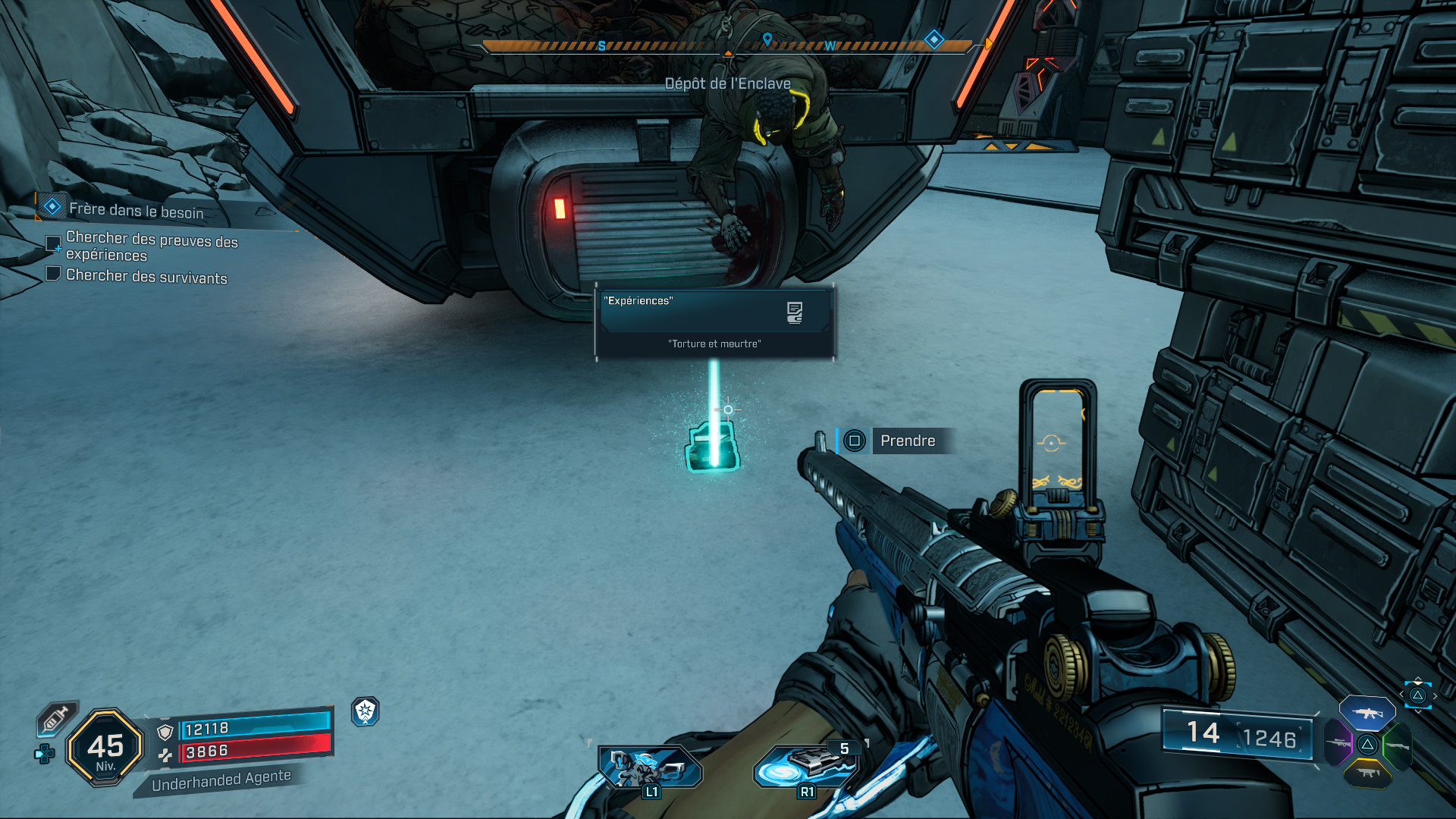Select the "Frère dans le besoin" quest tracker

tap(136, 209)
